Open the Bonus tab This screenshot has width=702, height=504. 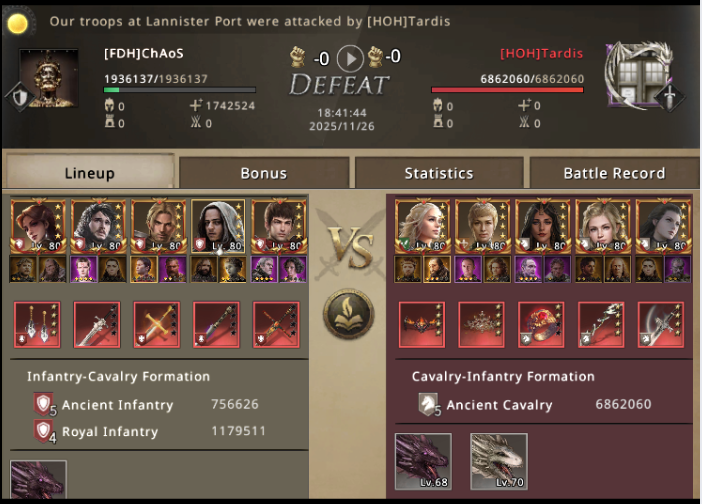(x=264, y=173)
